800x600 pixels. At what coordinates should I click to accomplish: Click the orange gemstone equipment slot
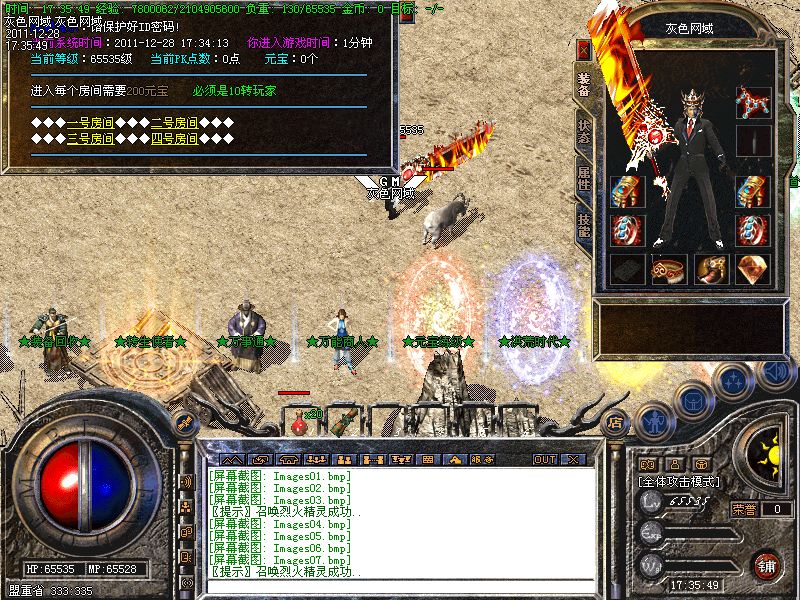pyautogui.click(x=752, y=268)
